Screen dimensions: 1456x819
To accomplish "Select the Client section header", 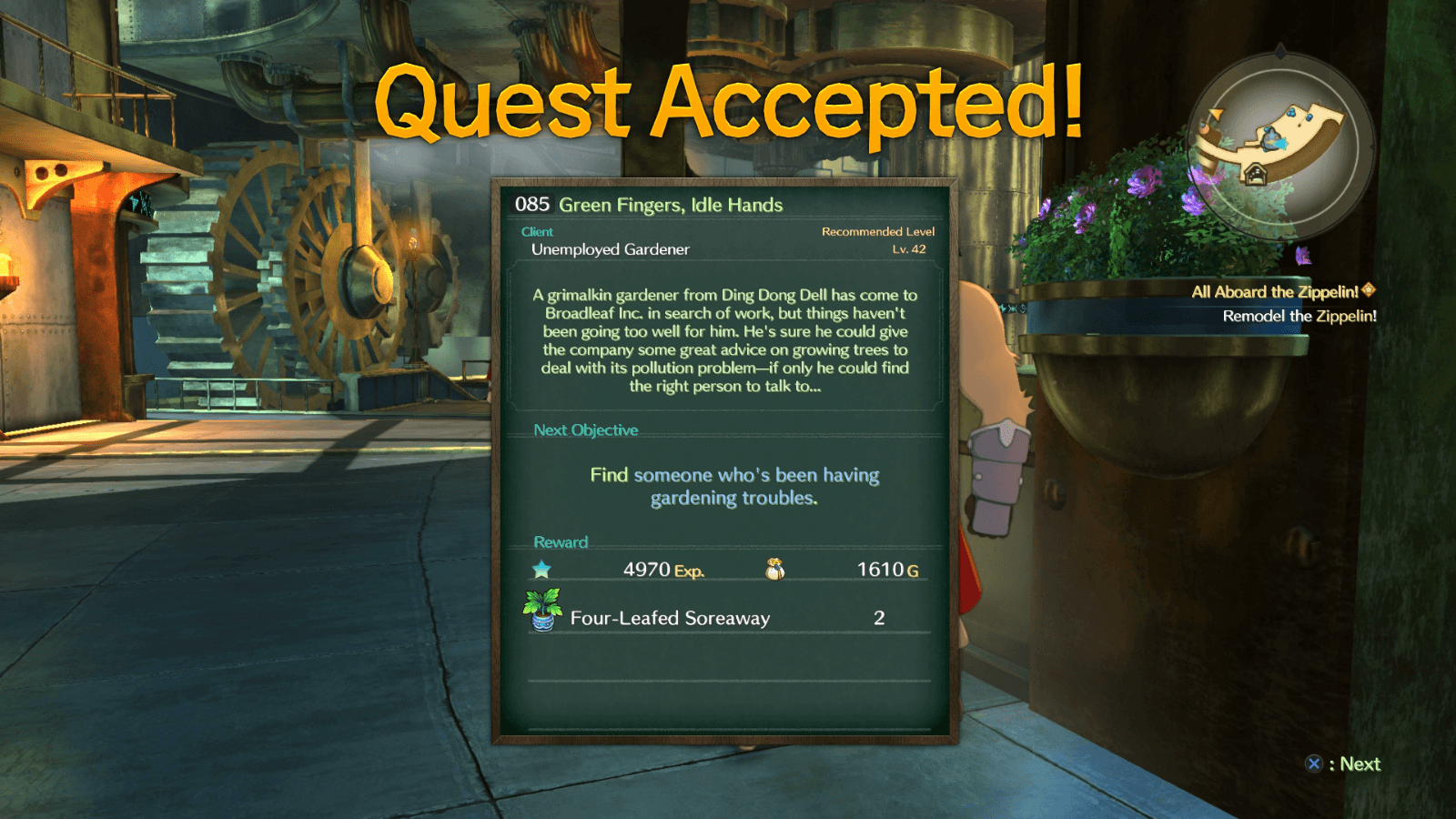I will 537,231.
